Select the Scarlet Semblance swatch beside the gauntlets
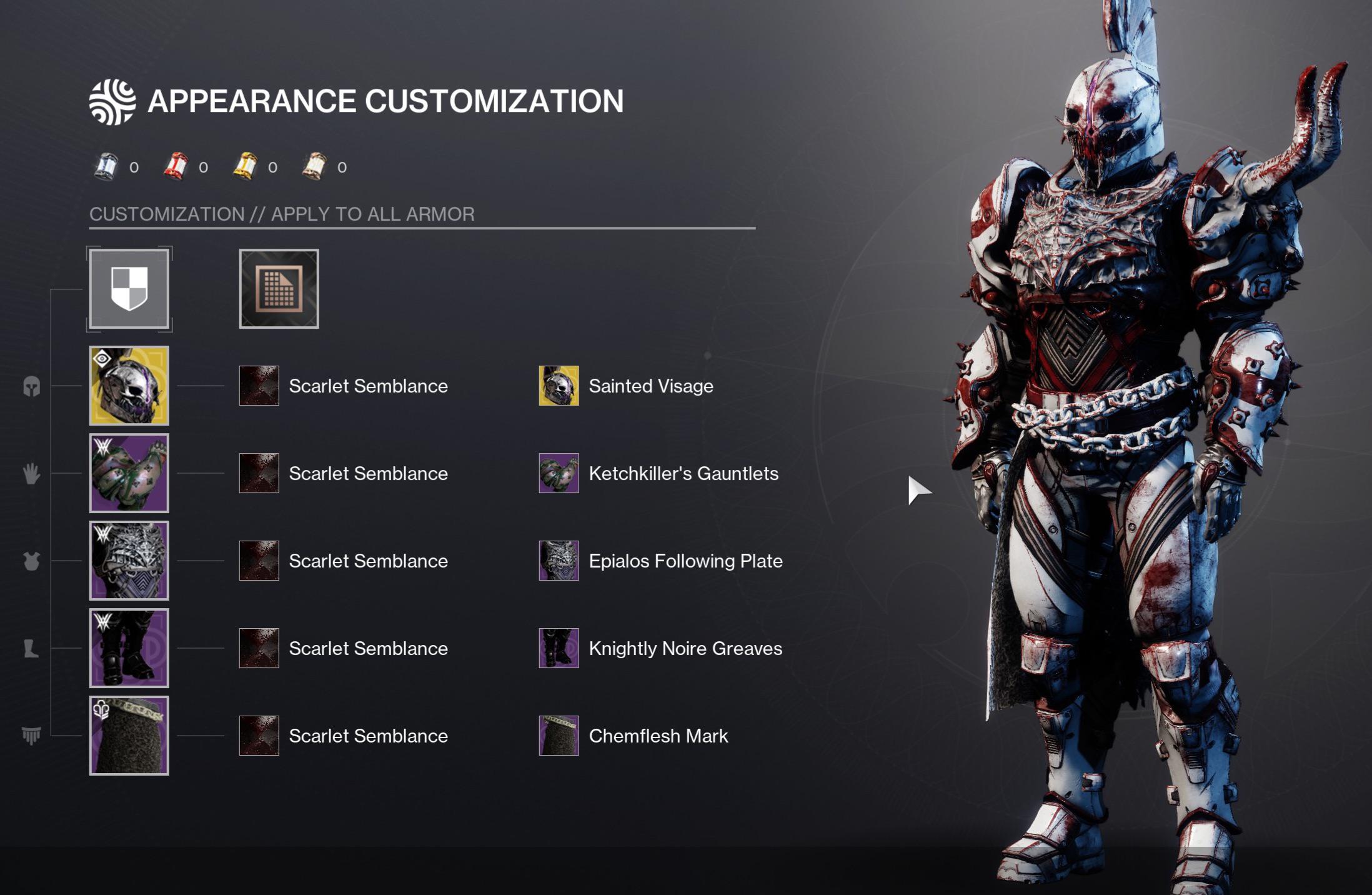Image resolution: width=1372 pixels, height=895 pixels. pyautogui.click(x=258, y=474)
